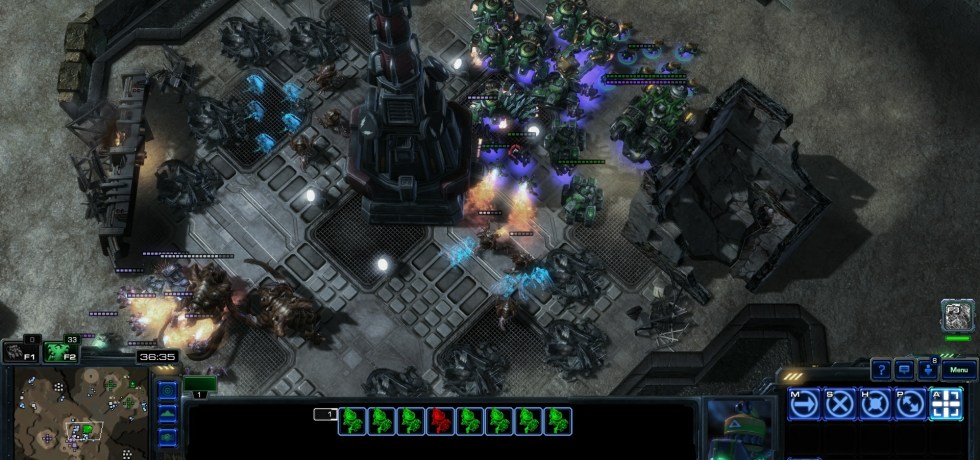This screenshot has width=980, height=460.
Task: Select the F2 army group button
Action: tap(58, 351)
